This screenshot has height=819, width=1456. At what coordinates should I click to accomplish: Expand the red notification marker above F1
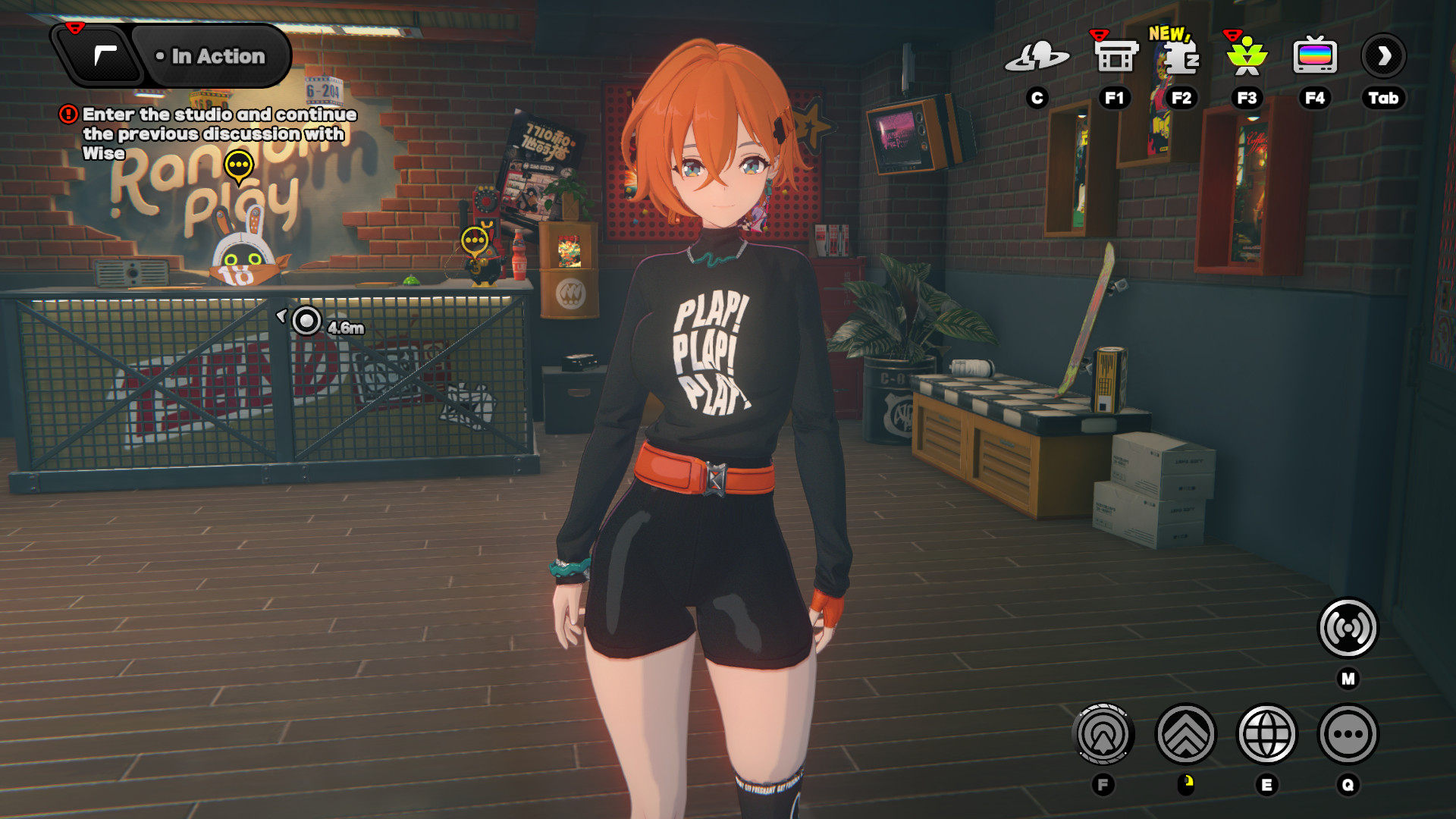pyautogui.click(x=1098, y=33)
